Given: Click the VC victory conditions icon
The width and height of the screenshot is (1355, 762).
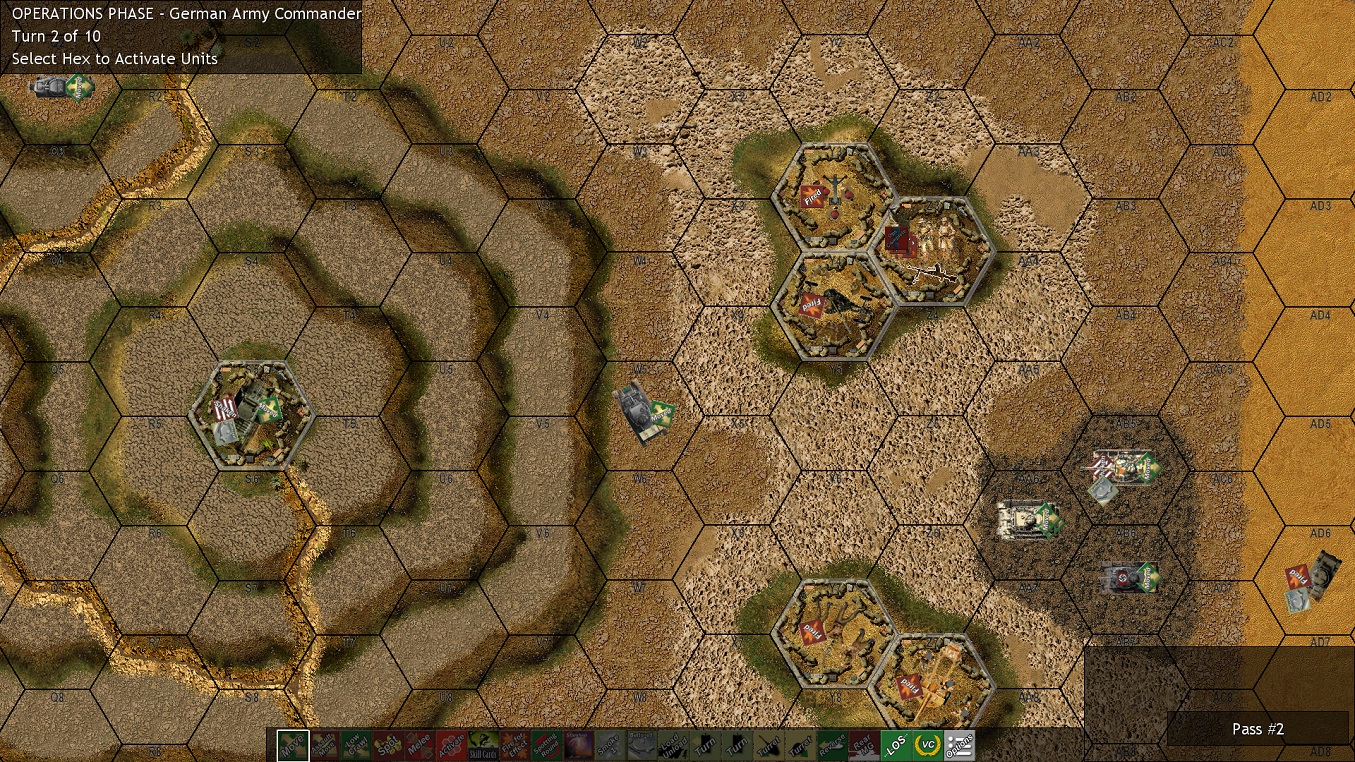Looking at the screenshot, I should (927, 745).
